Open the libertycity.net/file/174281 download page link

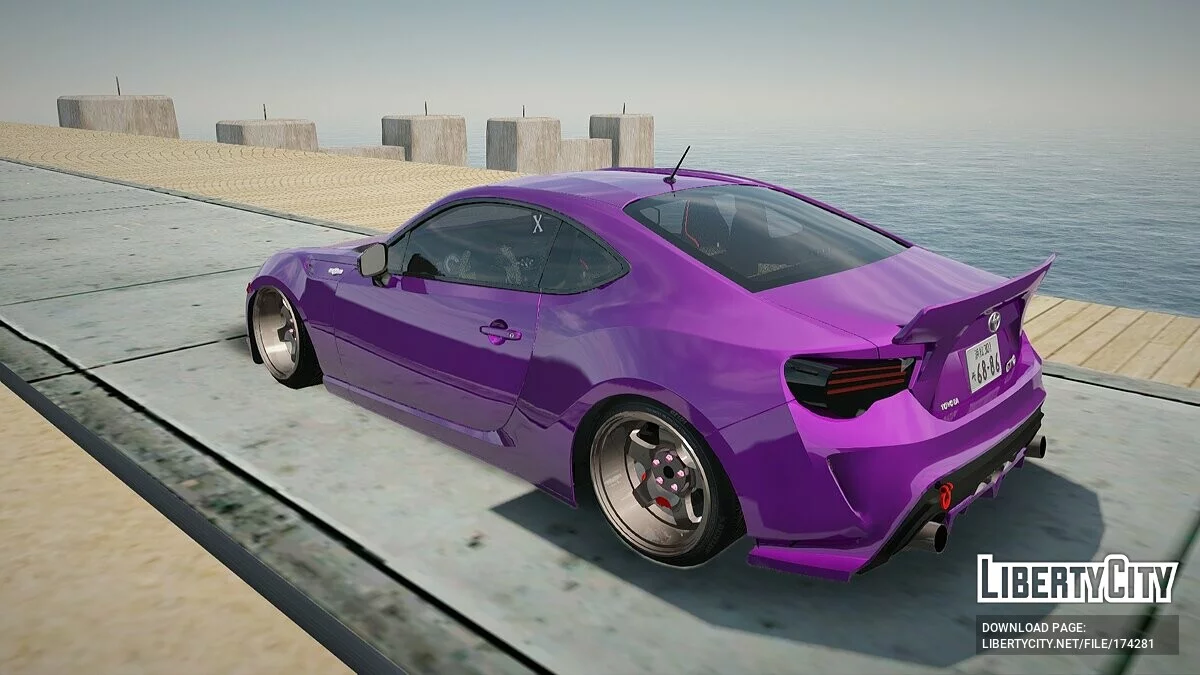pyautogui.click(x=1068, y=644)
